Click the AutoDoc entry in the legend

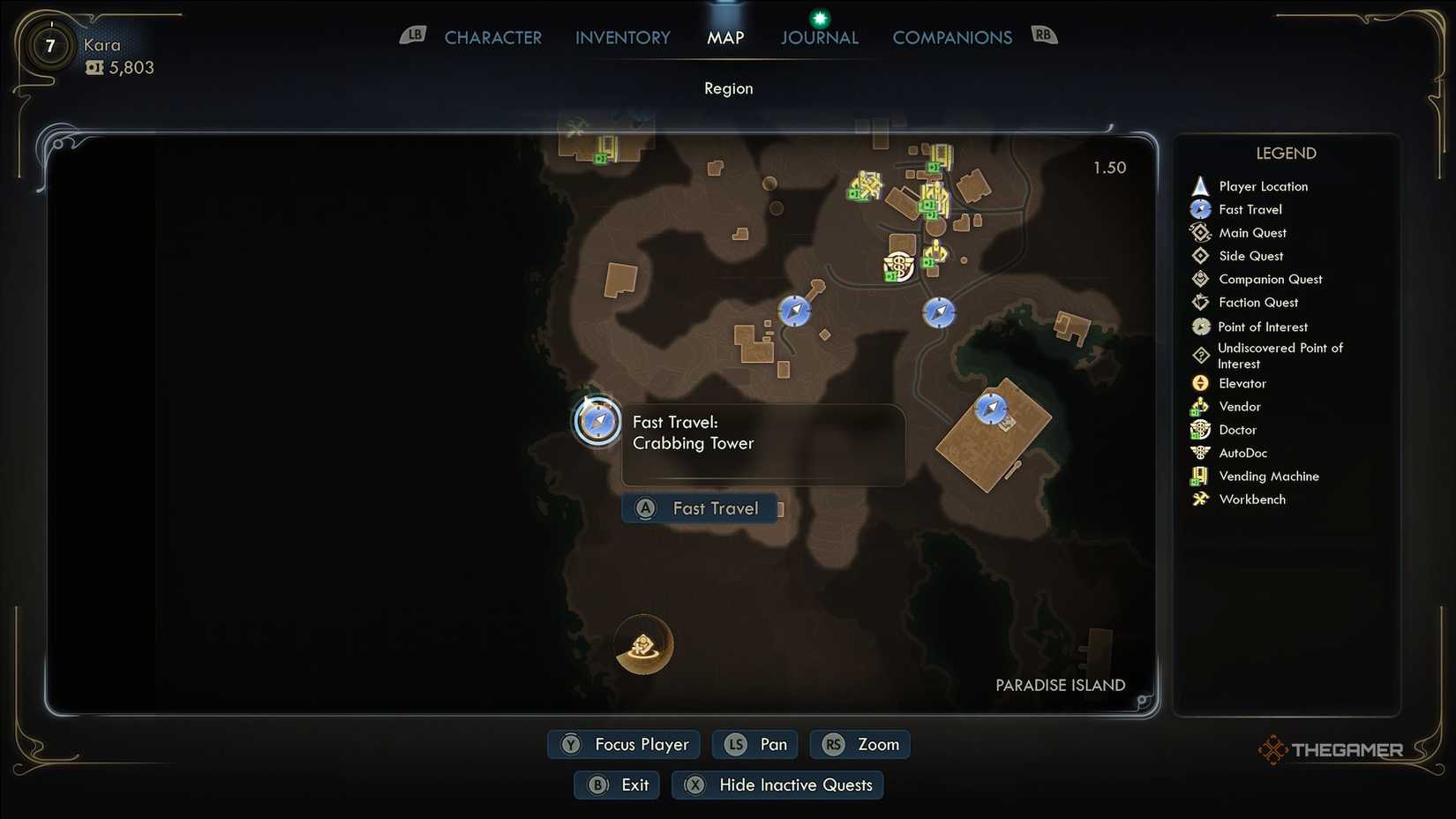coord(1200,453)
